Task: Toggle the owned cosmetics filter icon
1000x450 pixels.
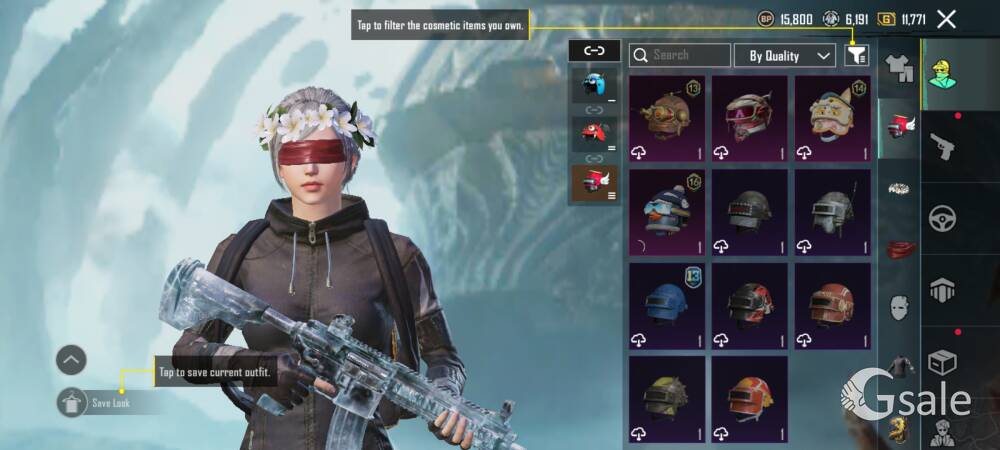Action: (x=856, y=55)
